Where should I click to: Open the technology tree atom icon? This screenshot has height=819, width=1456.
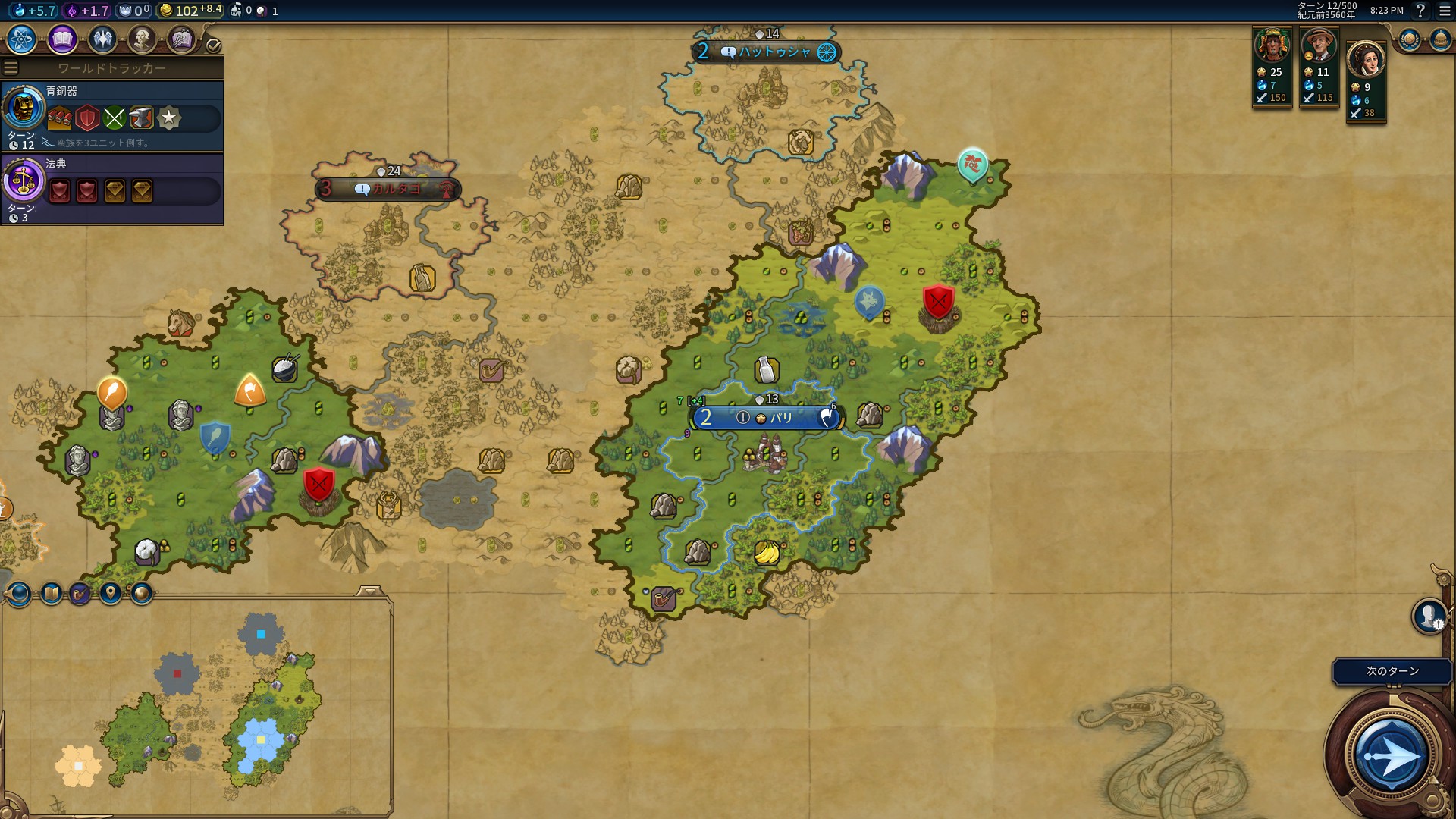click(x=22, y=39)
